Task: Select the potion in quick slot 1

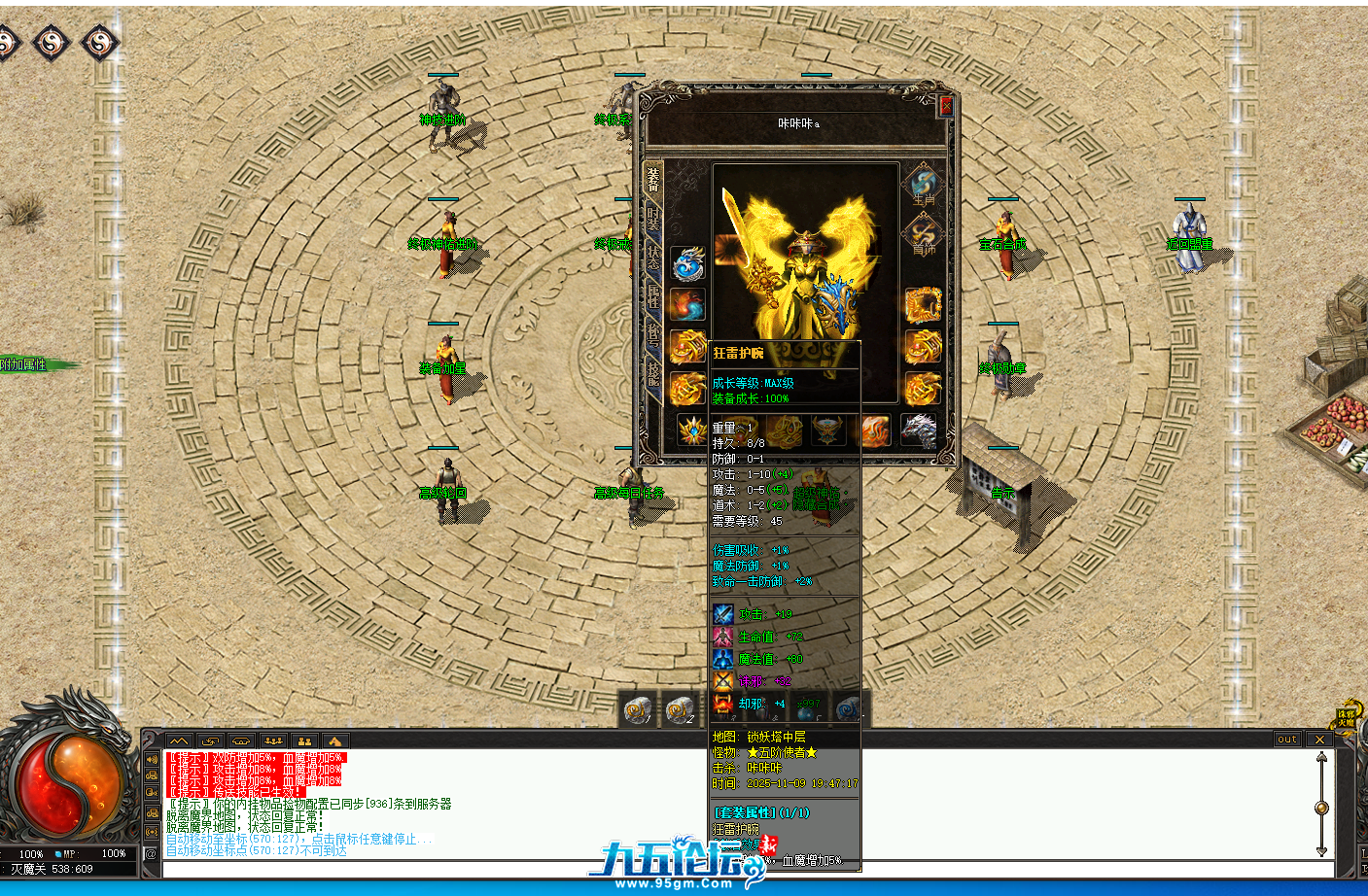Action: pos(639,711)
